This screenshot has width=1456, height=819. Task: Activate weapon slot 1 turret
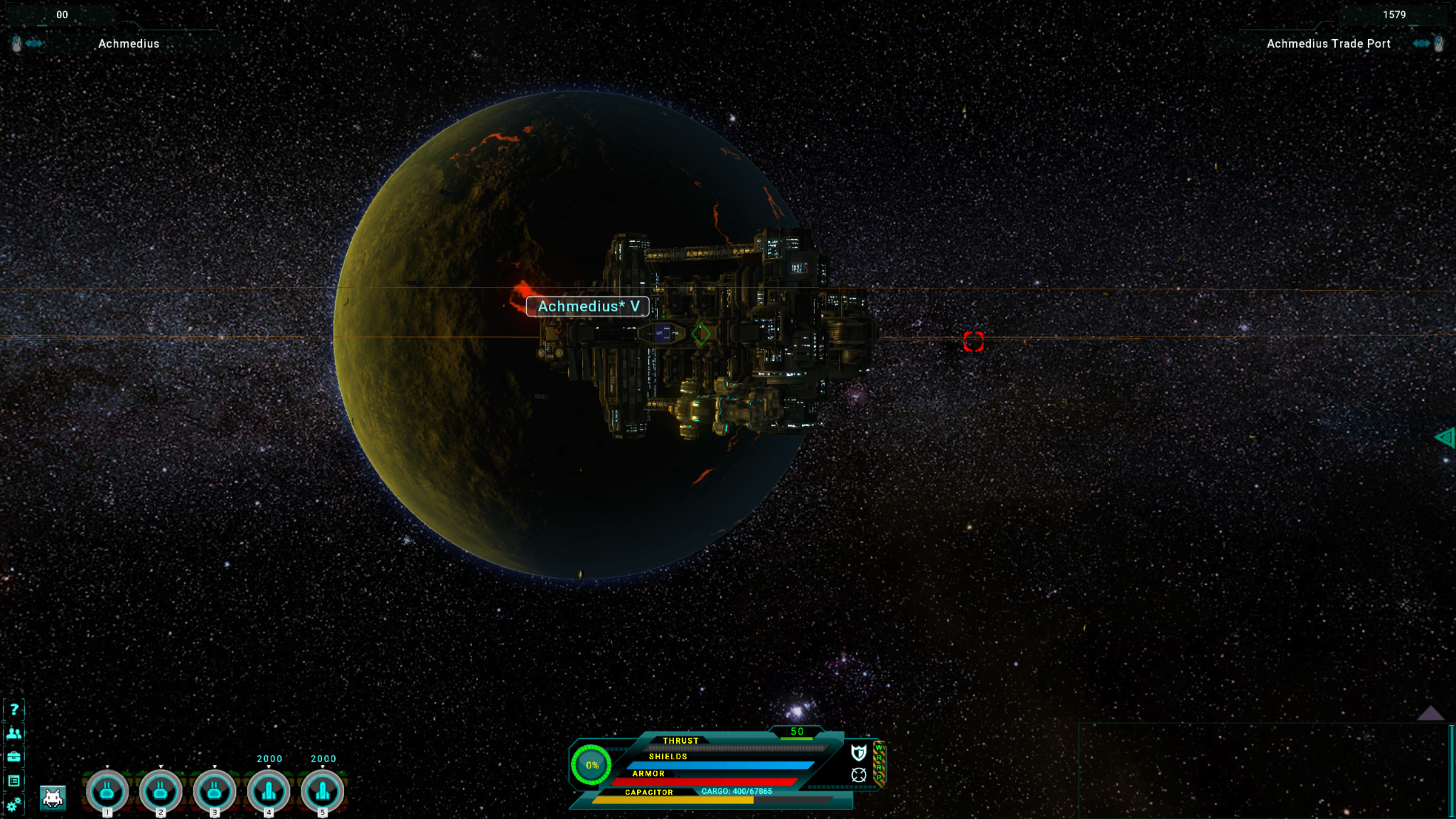pyautogui.click(x=107, y=791)
